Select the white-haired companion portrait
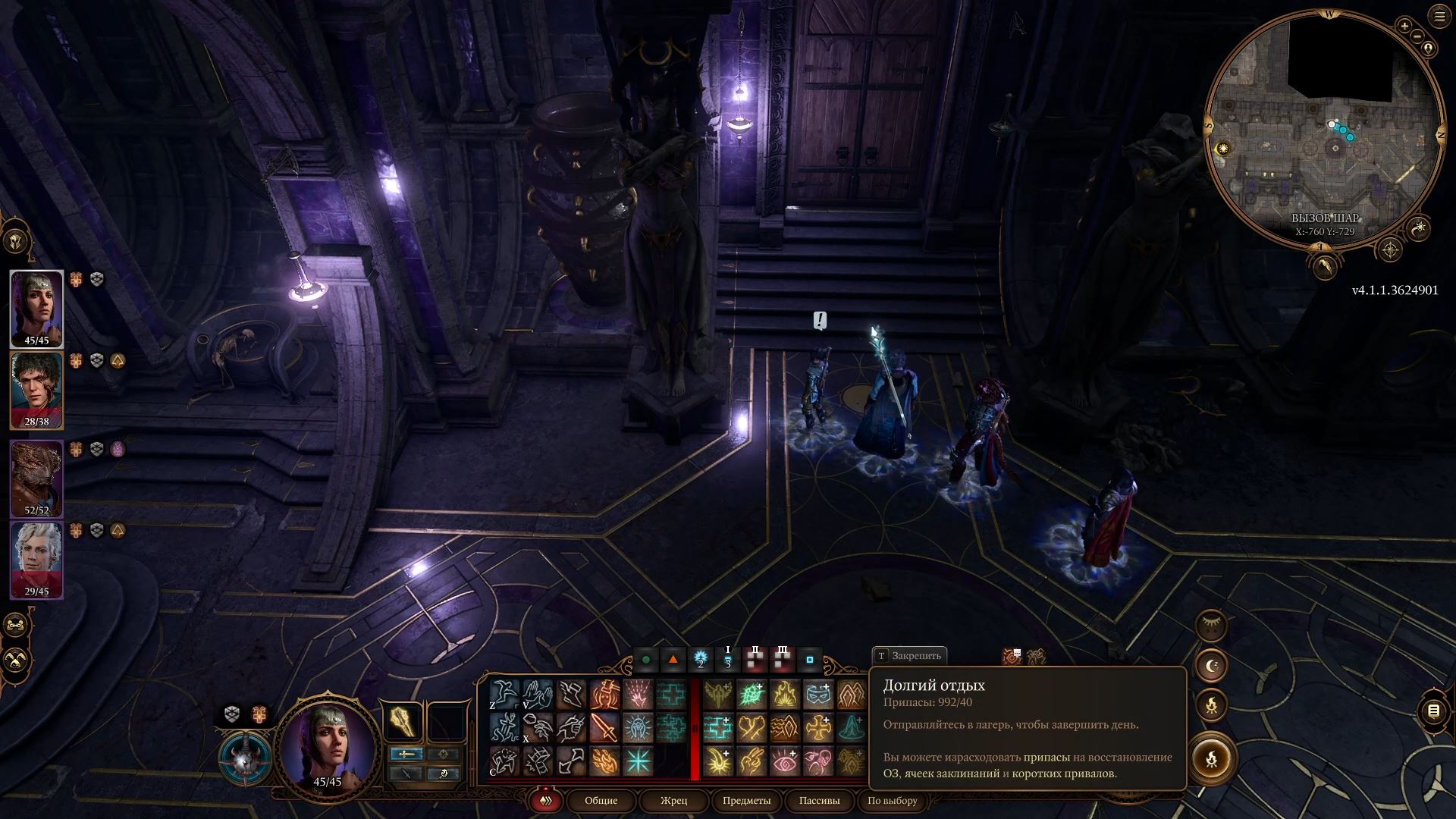The image size is (1456, 819). pyautogui.click(x=36, y=559)
